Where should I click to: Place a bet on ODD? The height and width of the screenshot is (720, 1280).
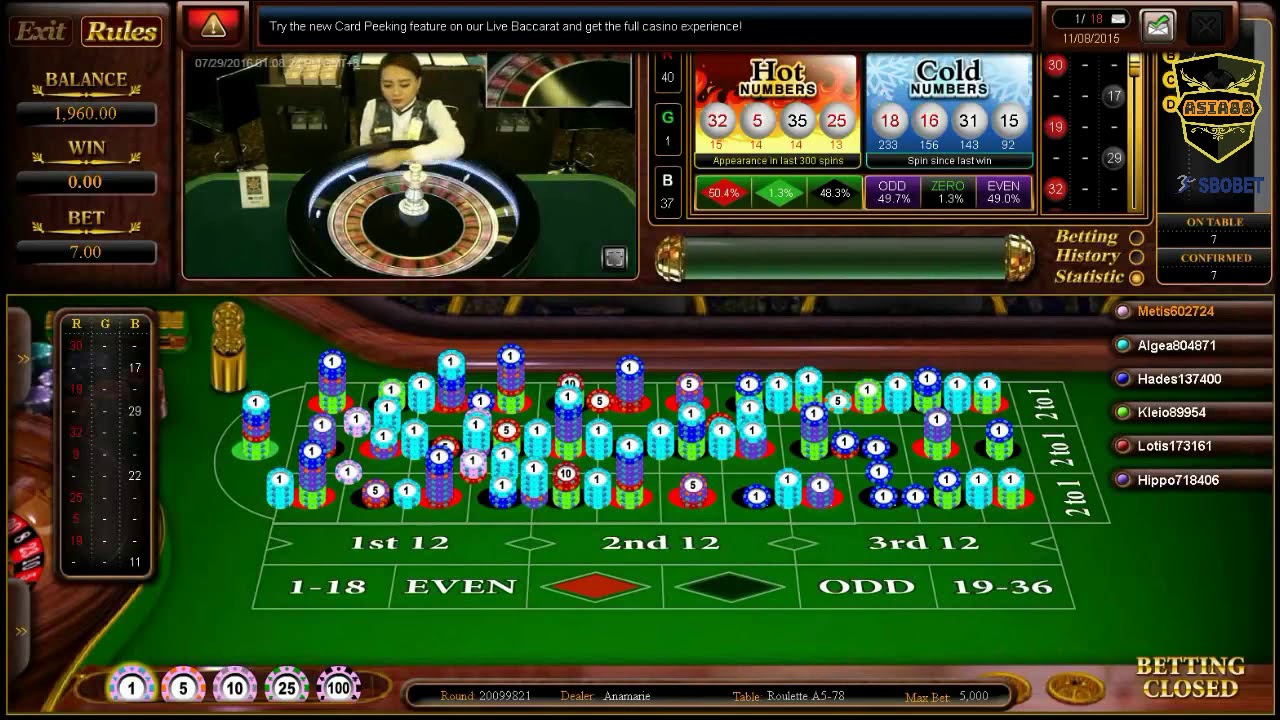866,586
